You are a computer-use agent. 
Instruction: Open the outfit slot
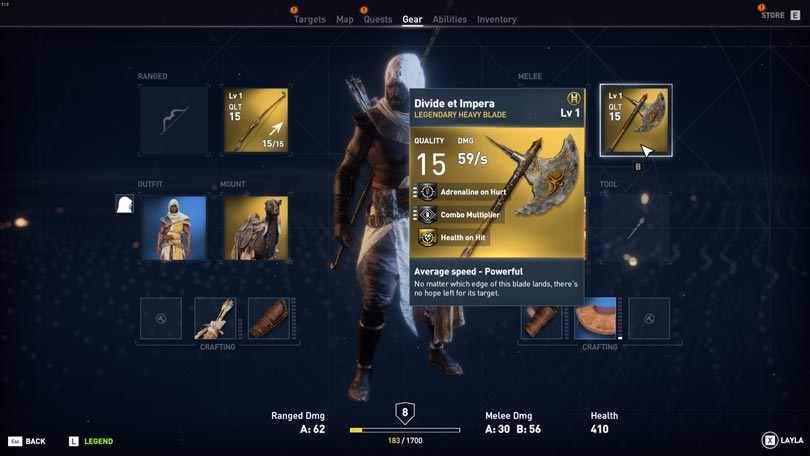pyautogui.click(x=174, y=228)
